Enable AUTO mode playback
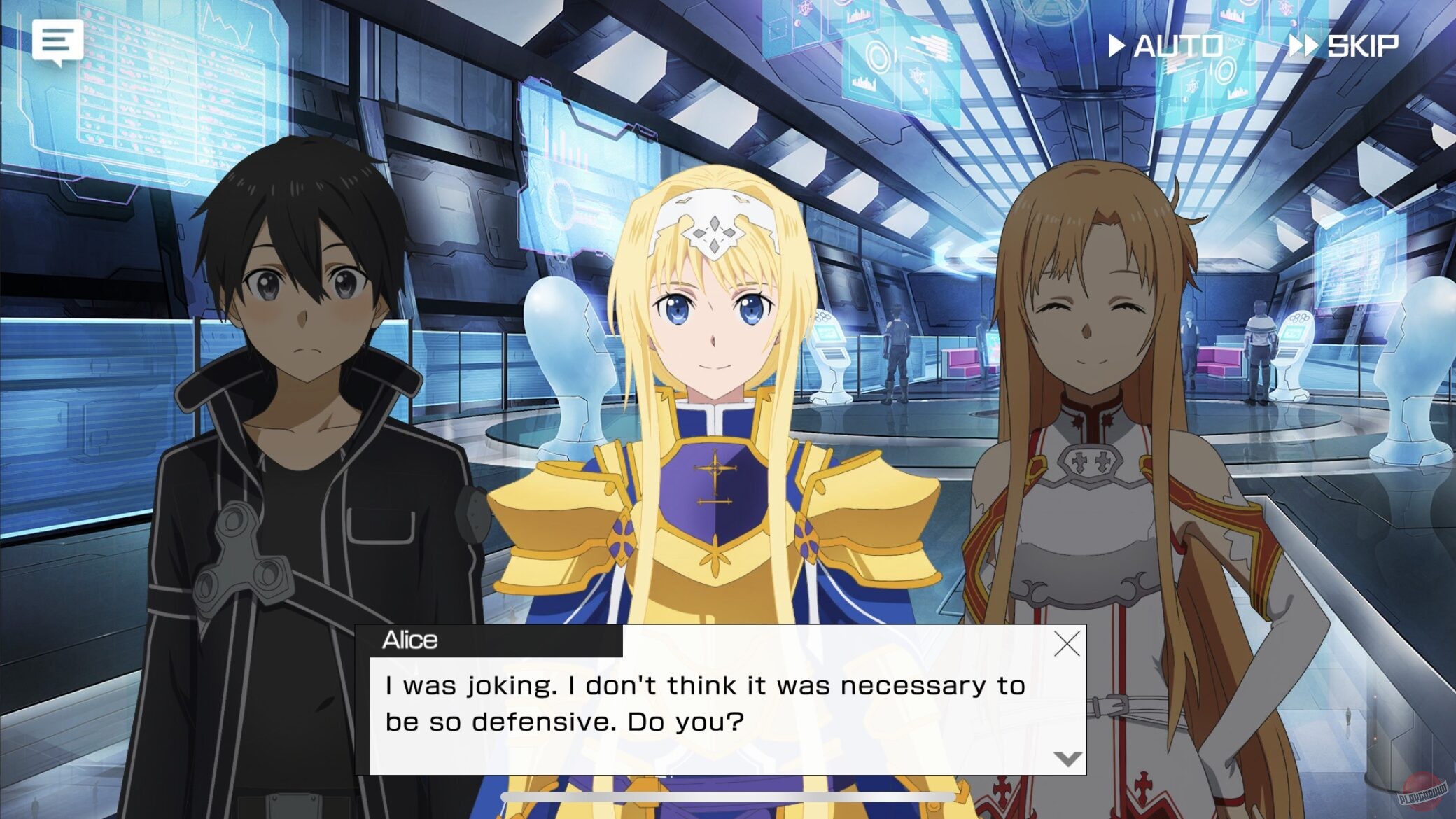Screen dimensions: 1456x819 coord(1178,46)
